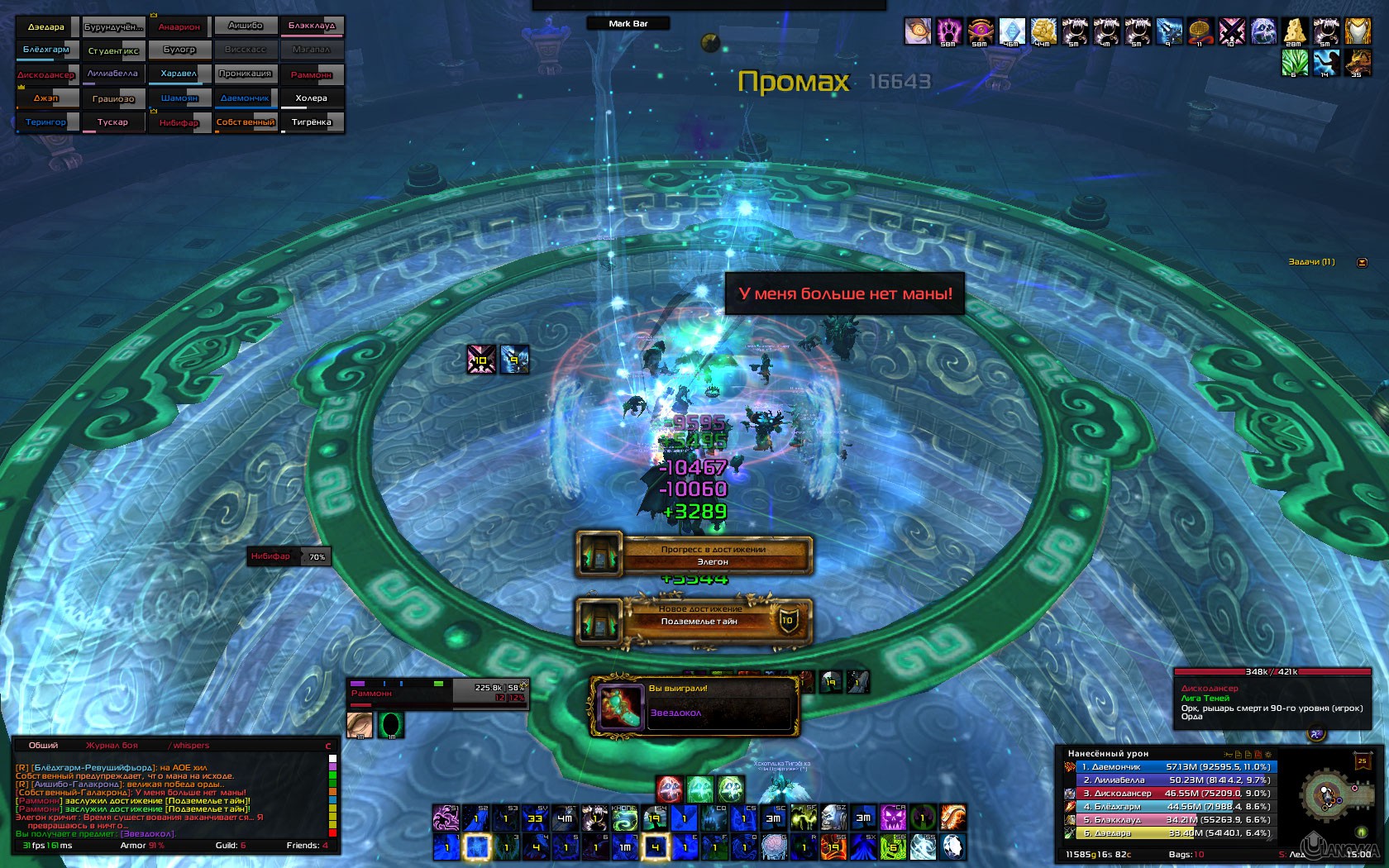This screenshot has width=1389, height=868.
Task: Select the purple skull icon above the action bar
Action: [x=893, y=817]
